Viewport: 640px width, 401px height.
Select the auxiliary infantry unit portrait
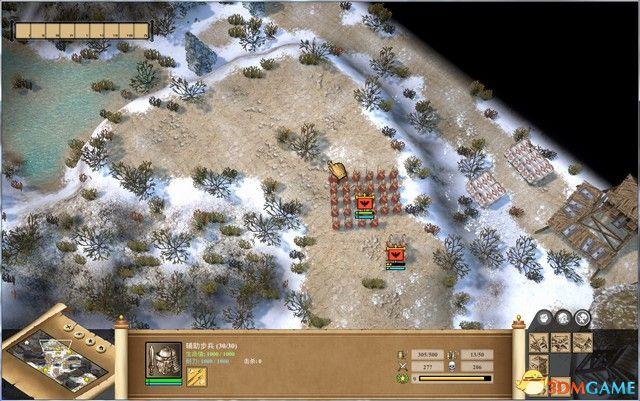click(164, 359)
